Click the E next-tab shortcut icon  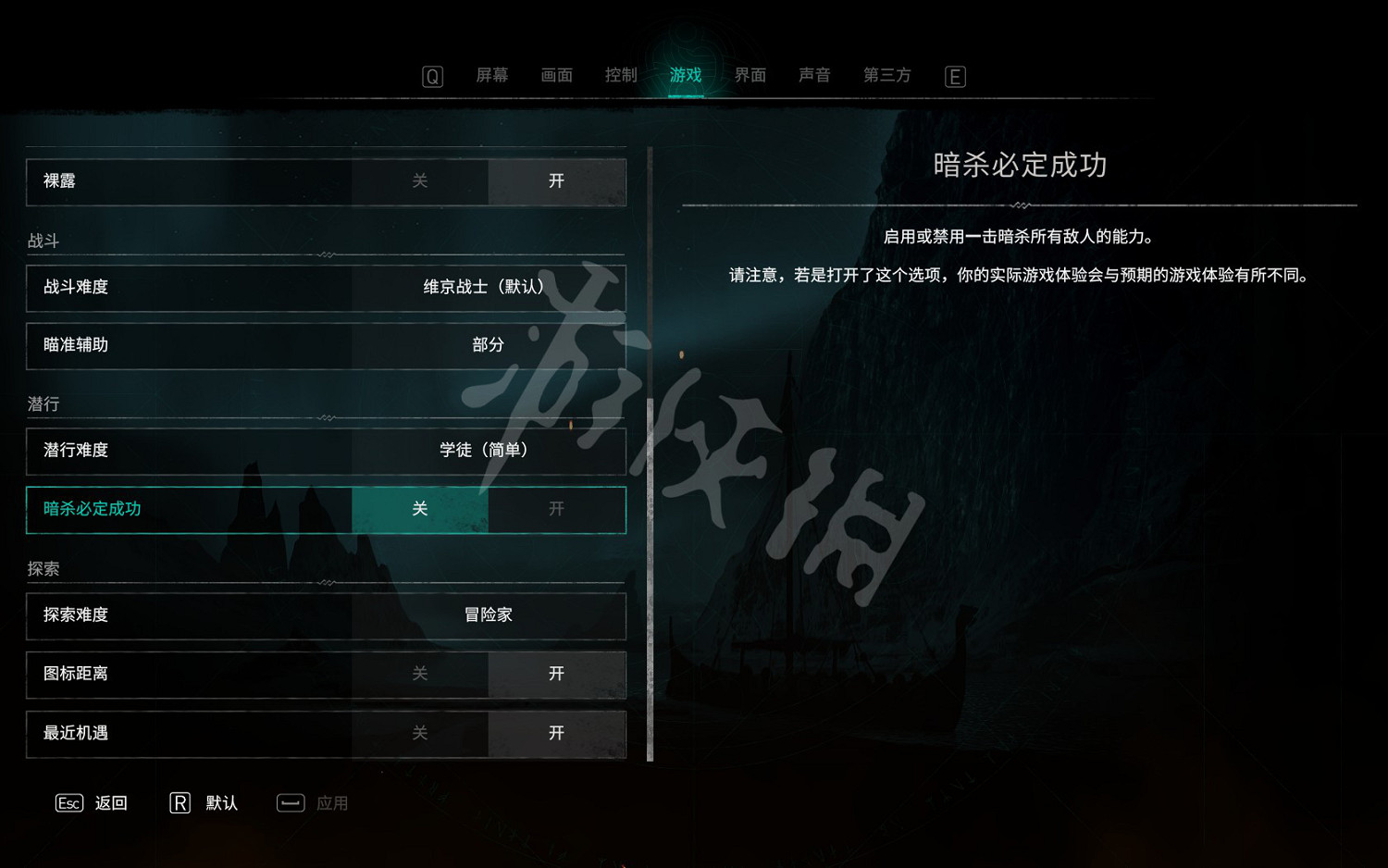(955, 76)
